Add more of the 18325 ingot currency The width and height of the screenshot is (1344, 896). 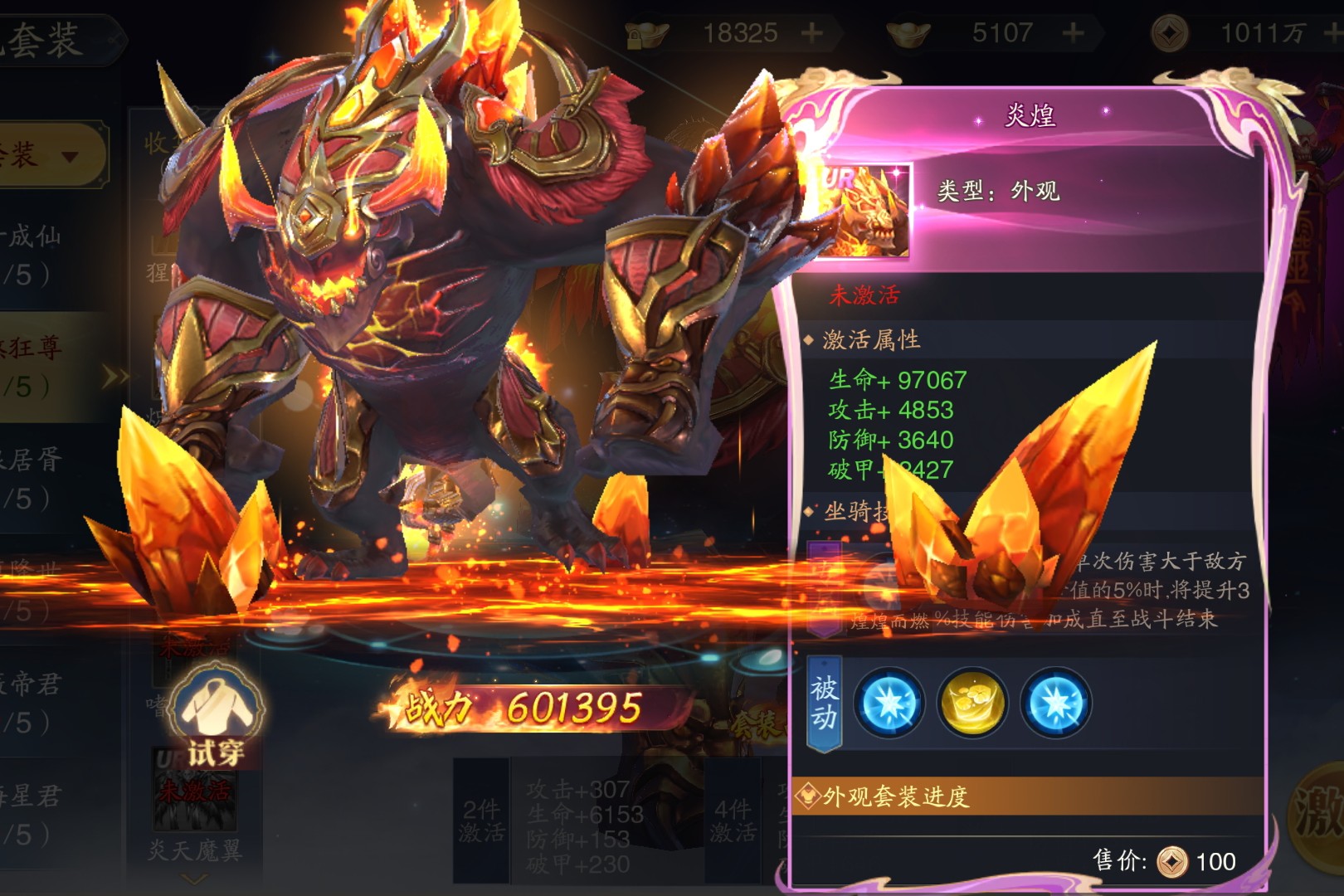(x=812, y=33)
